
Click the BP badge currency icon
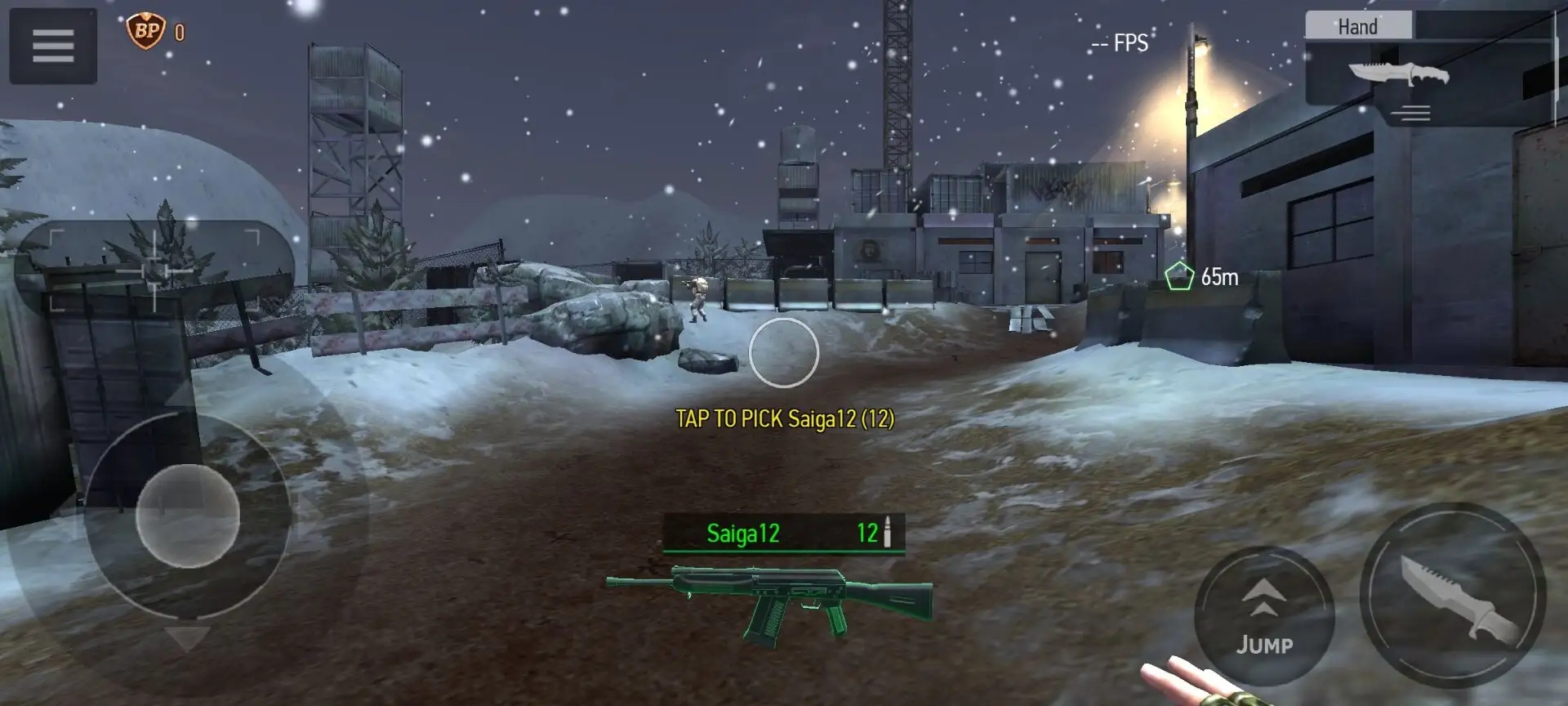coord(145,32)
